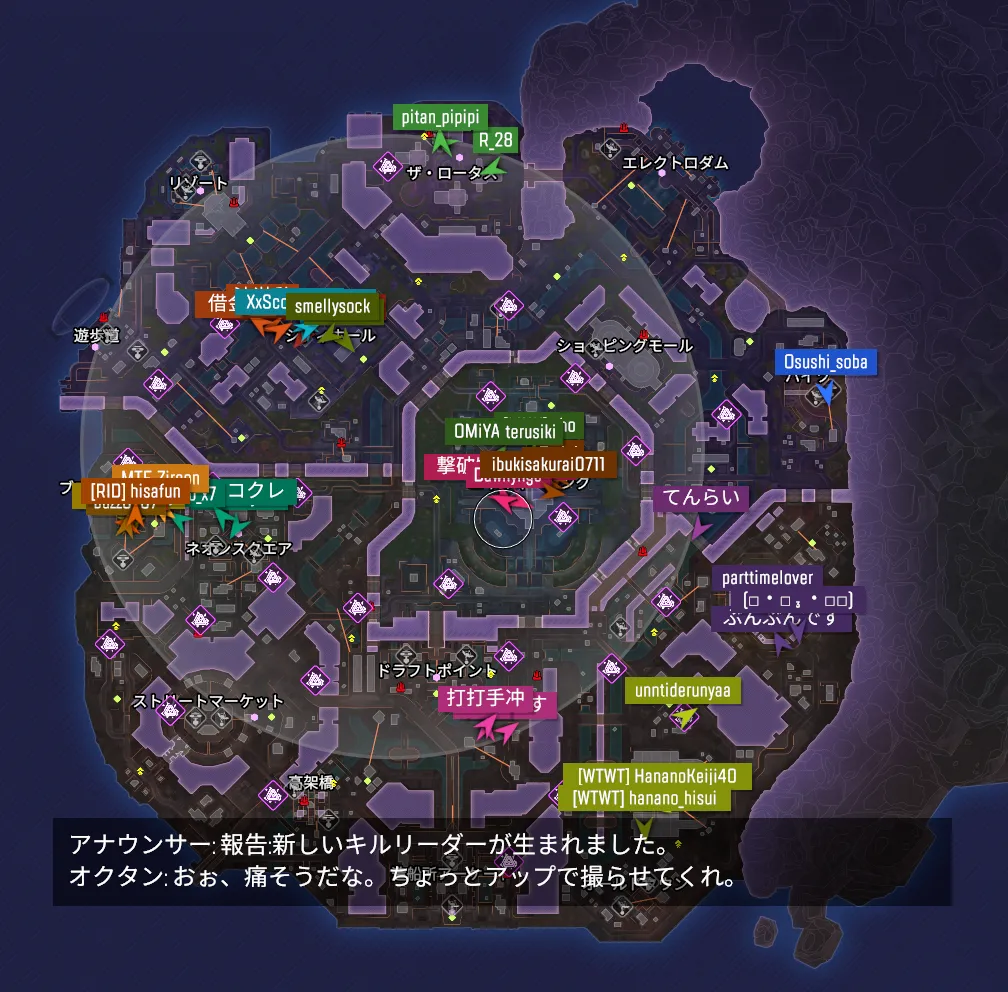Viewport: 1008px width, 992px height.
Task: Click the 打打手冲 player tag
Action: click(485, 699)
